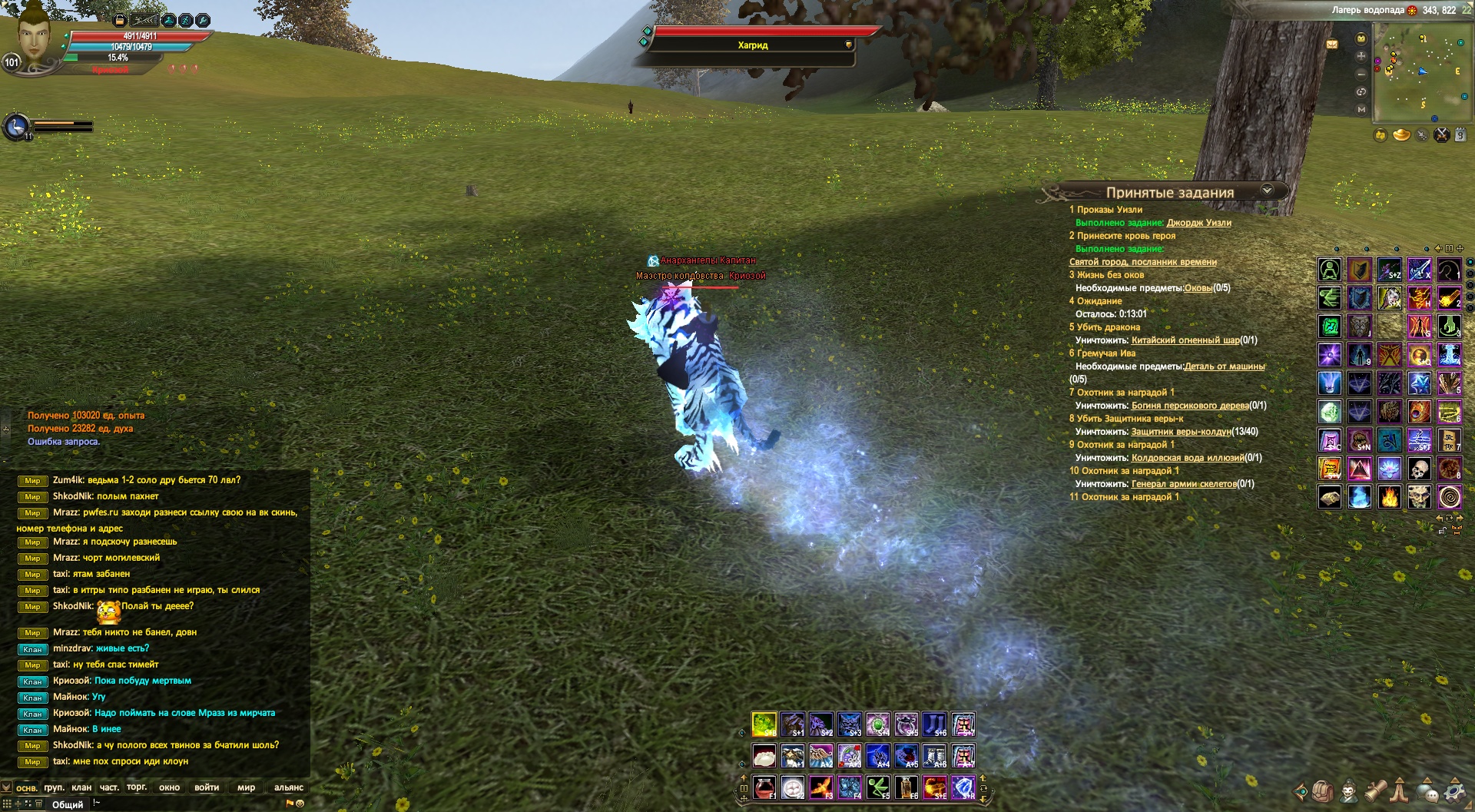
Task: Open the calendar icon below the minimap
Action: pos(1460,136)
